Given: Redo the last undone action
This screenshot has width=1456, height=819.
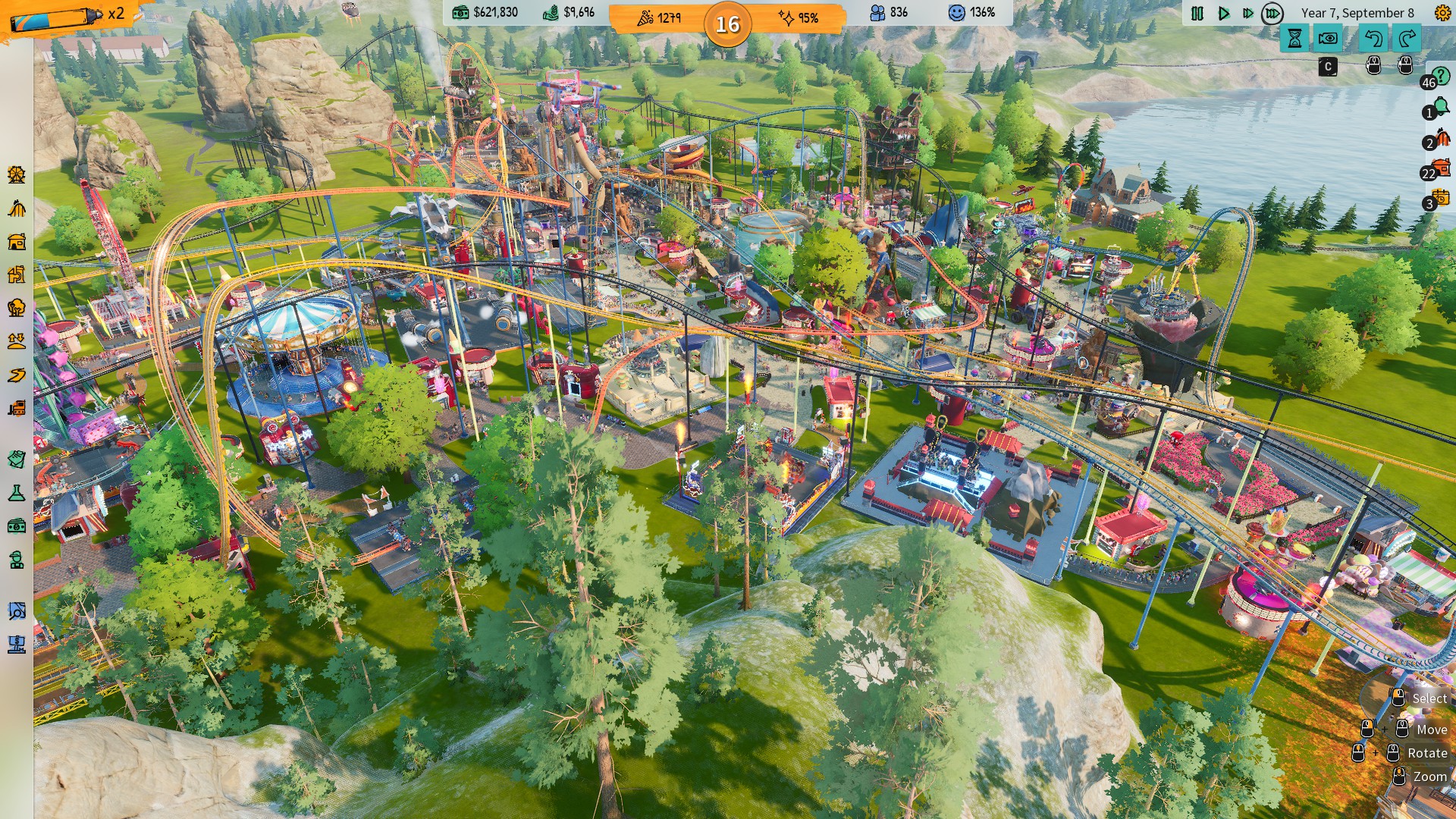Looking at the screenshot, I should (x=1407, y=38).
